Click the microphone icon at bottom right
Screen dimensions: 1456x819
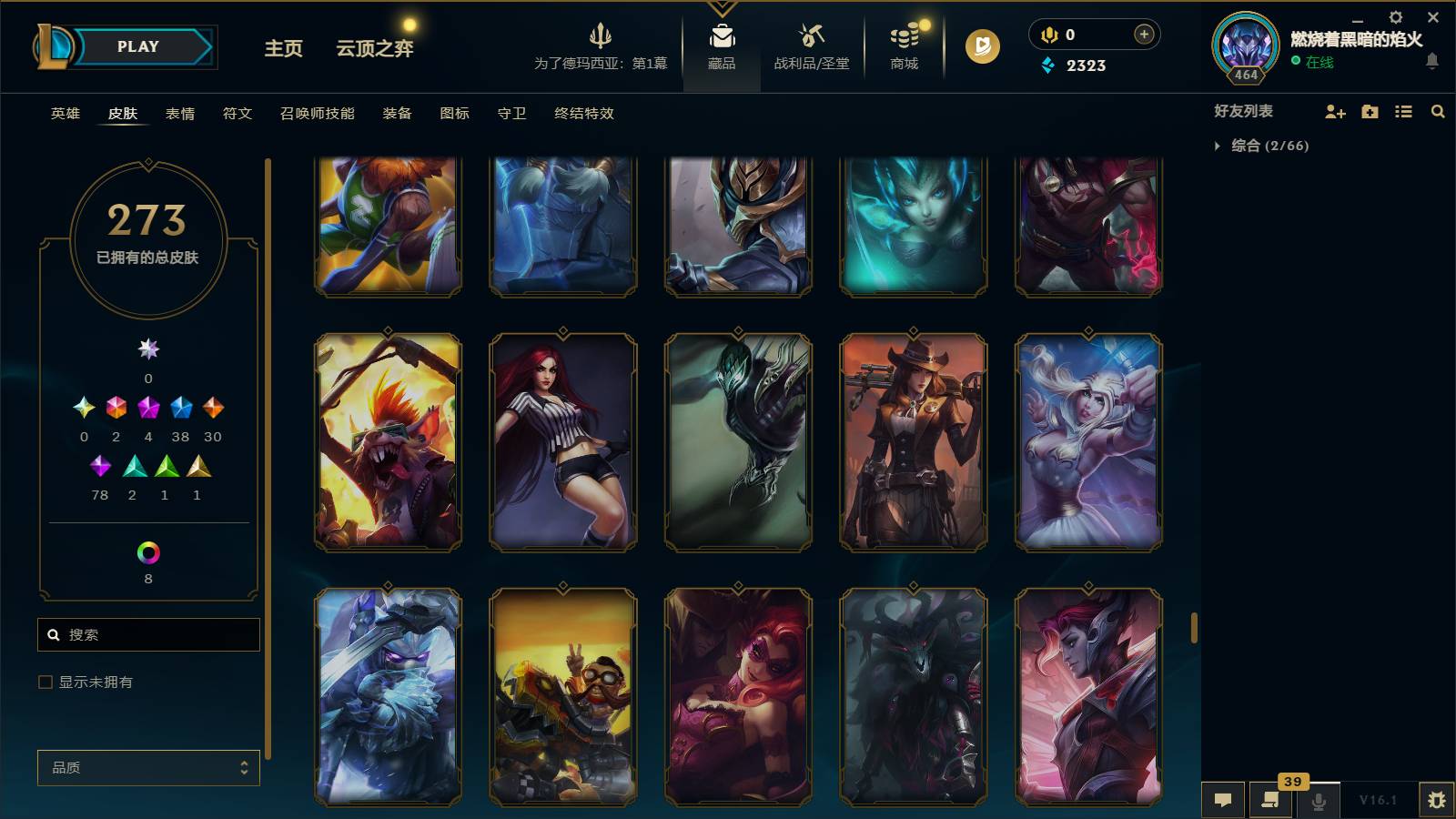click(x=1317, y=799)
